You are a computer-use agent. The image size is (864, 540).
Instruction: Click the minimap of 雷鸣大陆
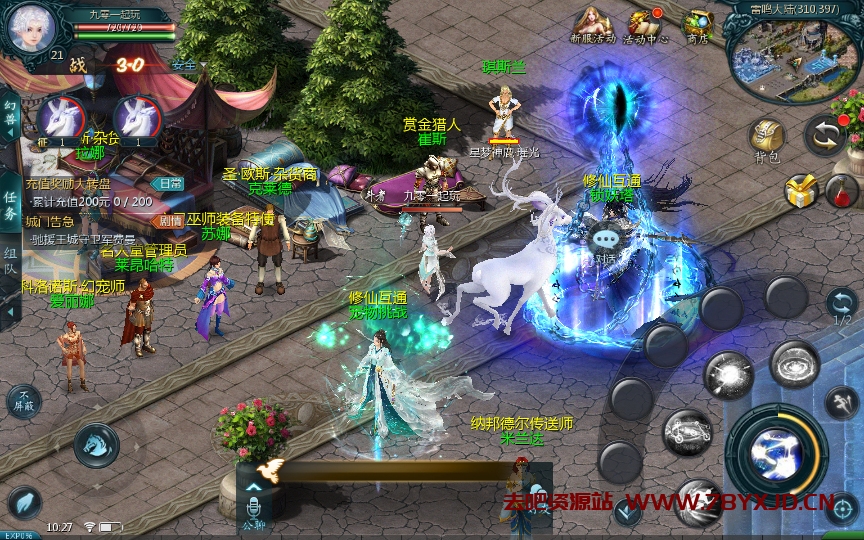791,52
